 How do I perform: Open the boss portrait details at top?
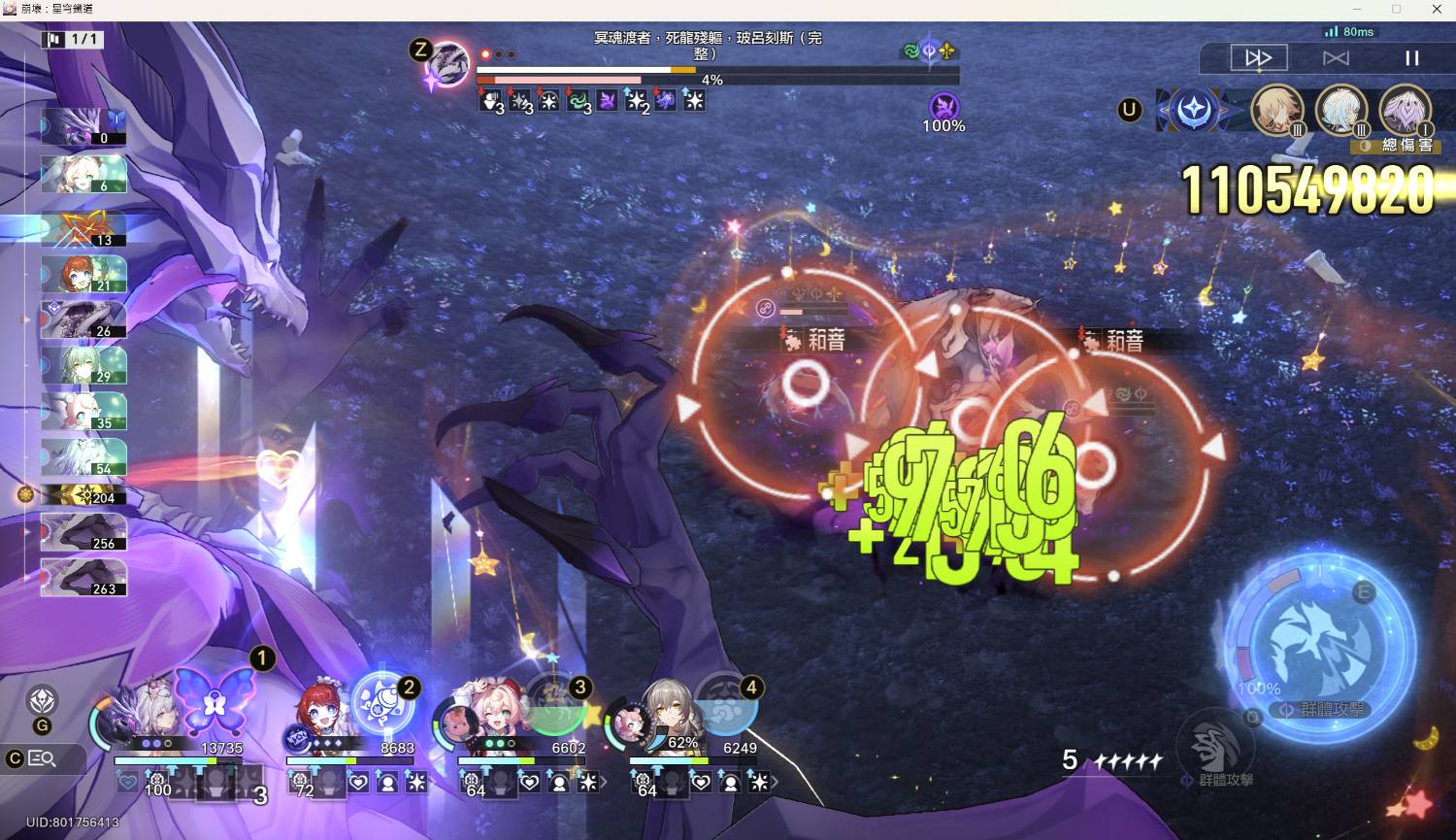click(x=449, y=62)
